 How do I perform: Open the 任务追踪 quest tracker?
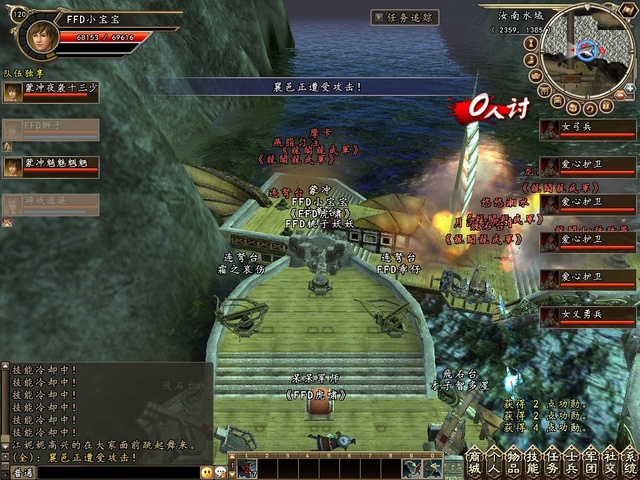pyautogui.click(x=404, y=17)
